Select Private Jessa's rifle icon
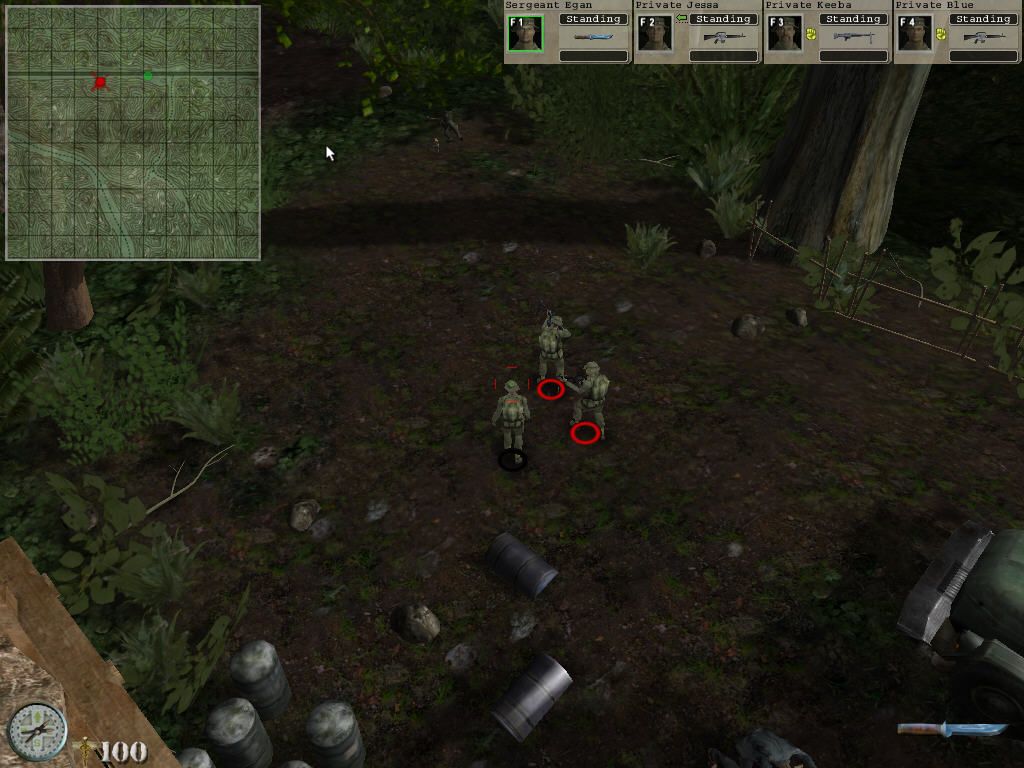Screen dimensions: 1024x768 coord(724,38)
